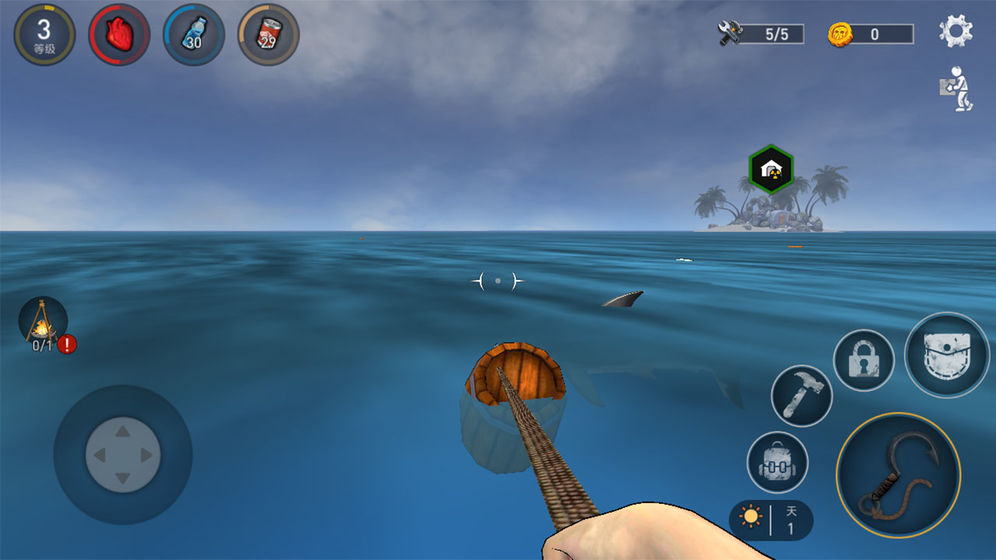The image size is (996, 560).
Task: Open the settings gear menu
Action: [956, 31]
